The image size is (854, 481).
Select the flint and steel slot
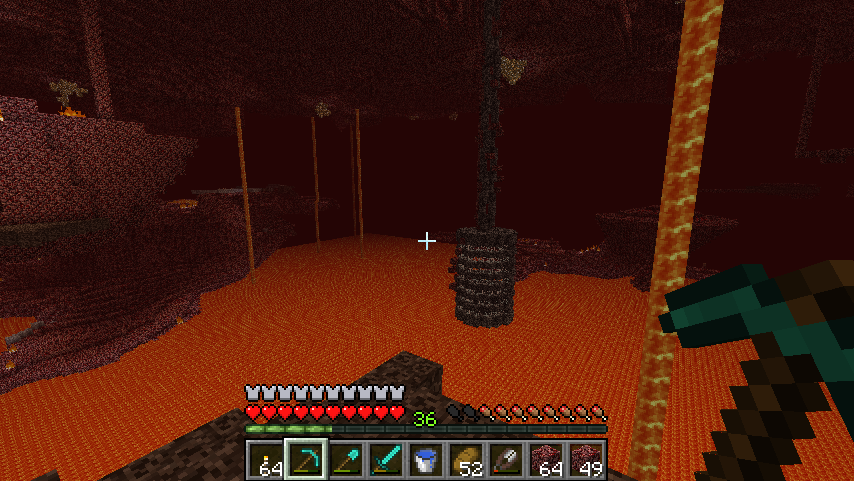(506, 460)
